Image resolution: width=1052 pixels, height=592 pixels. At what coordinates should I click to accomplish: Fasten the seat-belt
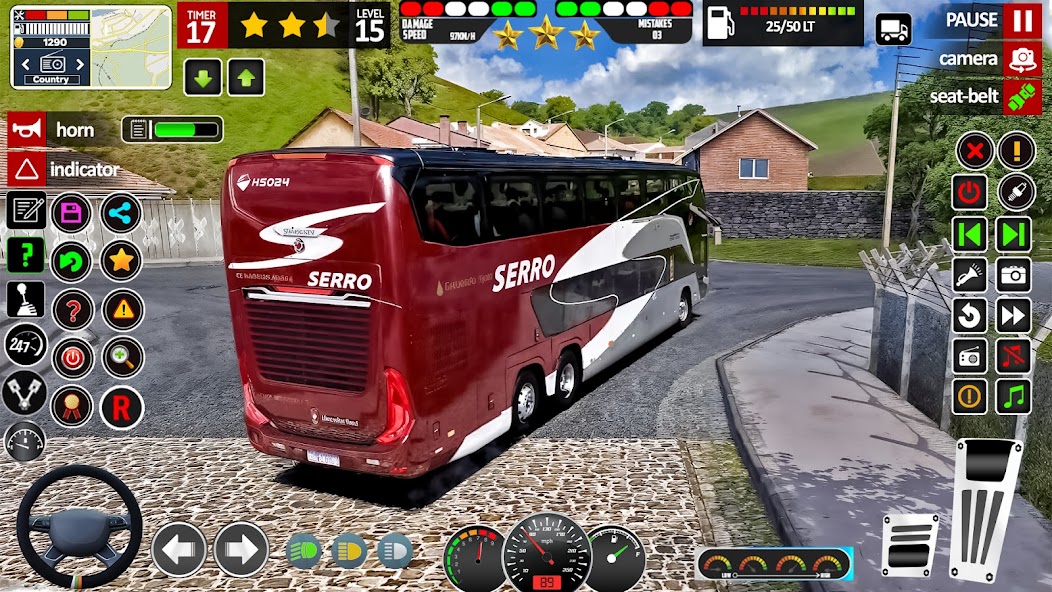pyautogui.click(x=1021, y=97)
